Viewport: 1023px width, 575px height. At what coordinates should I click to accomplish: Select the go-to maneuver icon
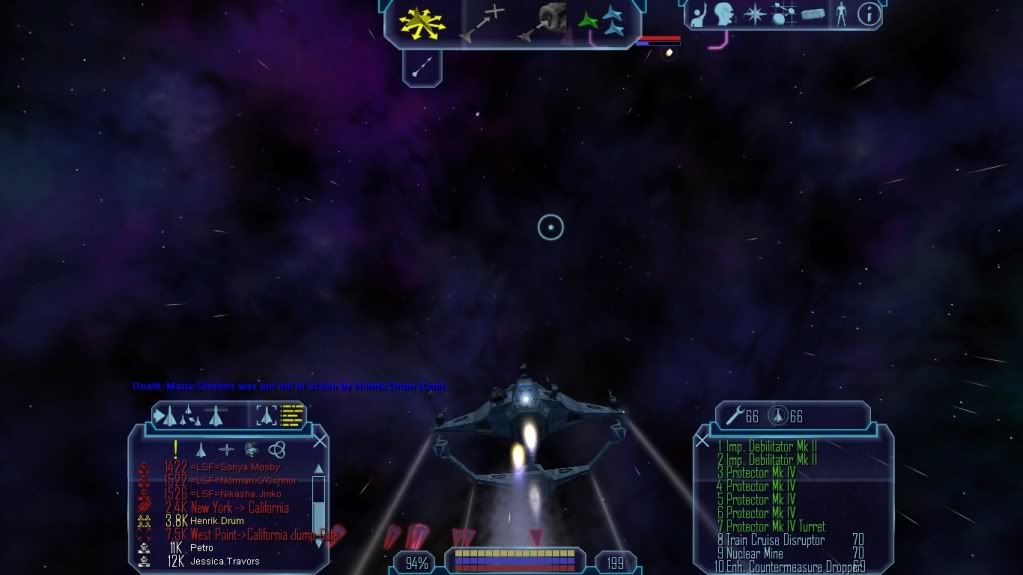pos(481,23)
